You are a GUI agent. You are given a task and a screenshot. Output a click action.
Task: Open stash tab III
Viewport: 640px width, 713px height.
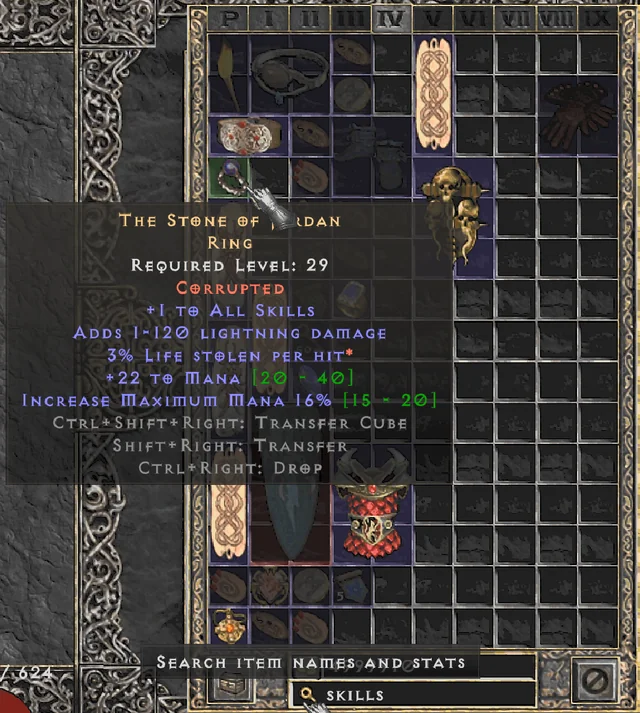coord(350,18)
